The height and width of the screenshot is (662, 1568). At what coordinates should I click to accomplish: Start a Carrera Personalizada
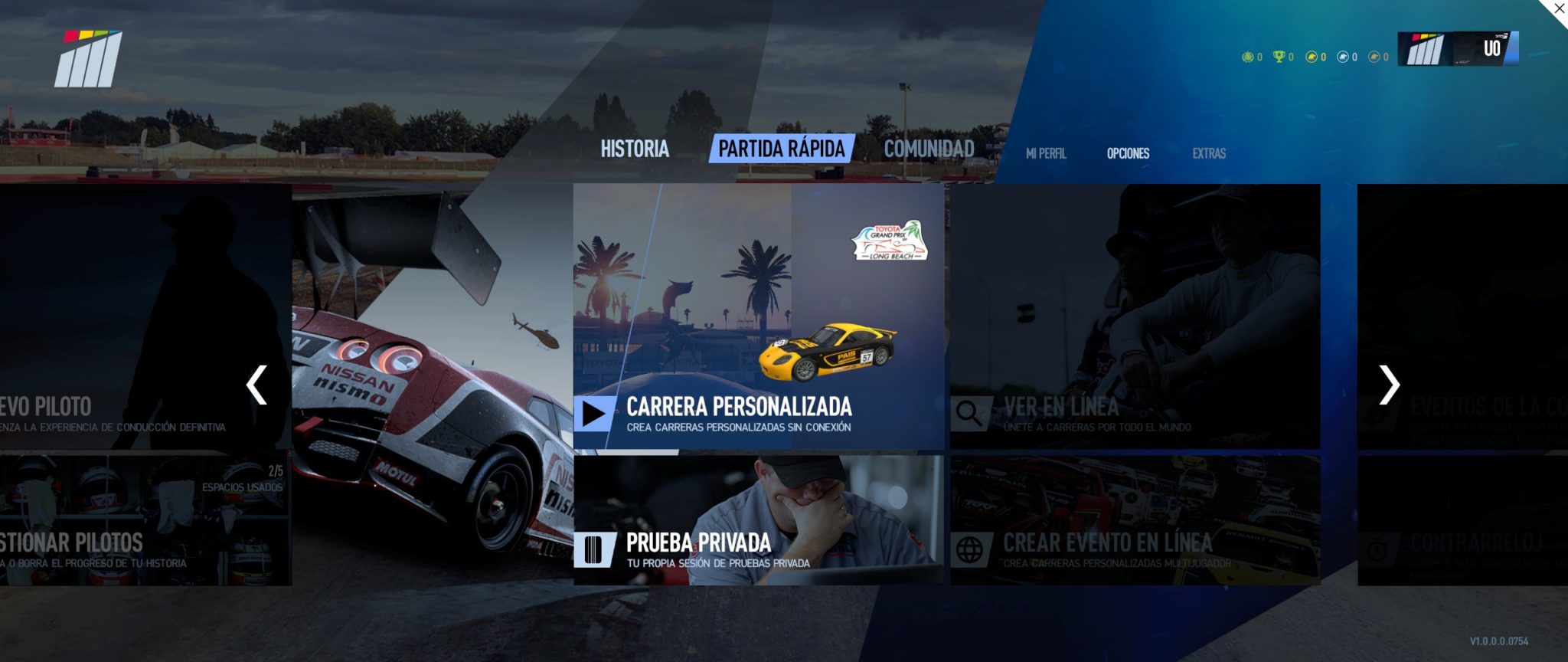758,316
